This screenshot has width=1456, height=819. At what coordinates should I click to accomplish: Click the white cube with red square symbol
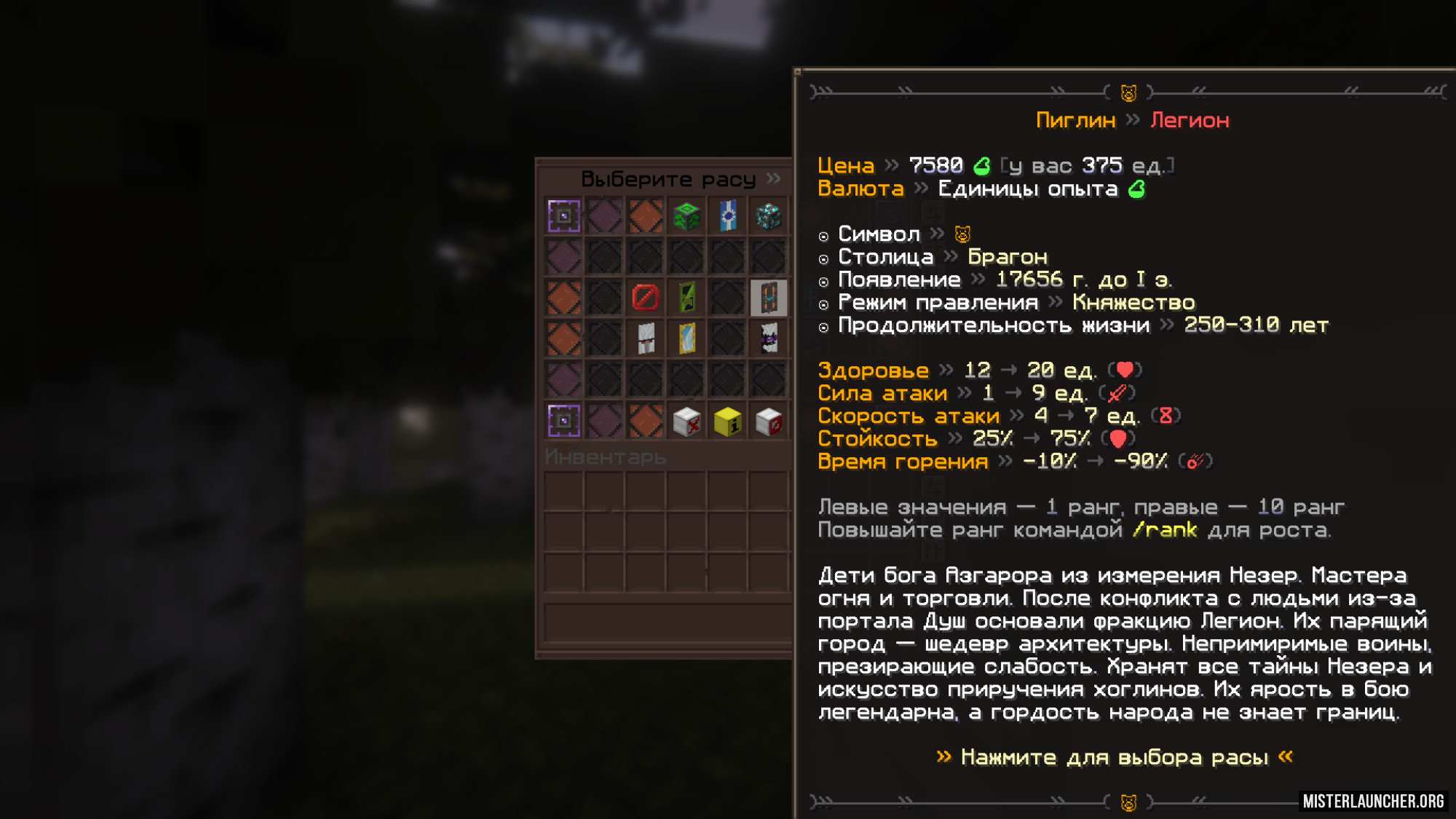click(x=768, y=421)
